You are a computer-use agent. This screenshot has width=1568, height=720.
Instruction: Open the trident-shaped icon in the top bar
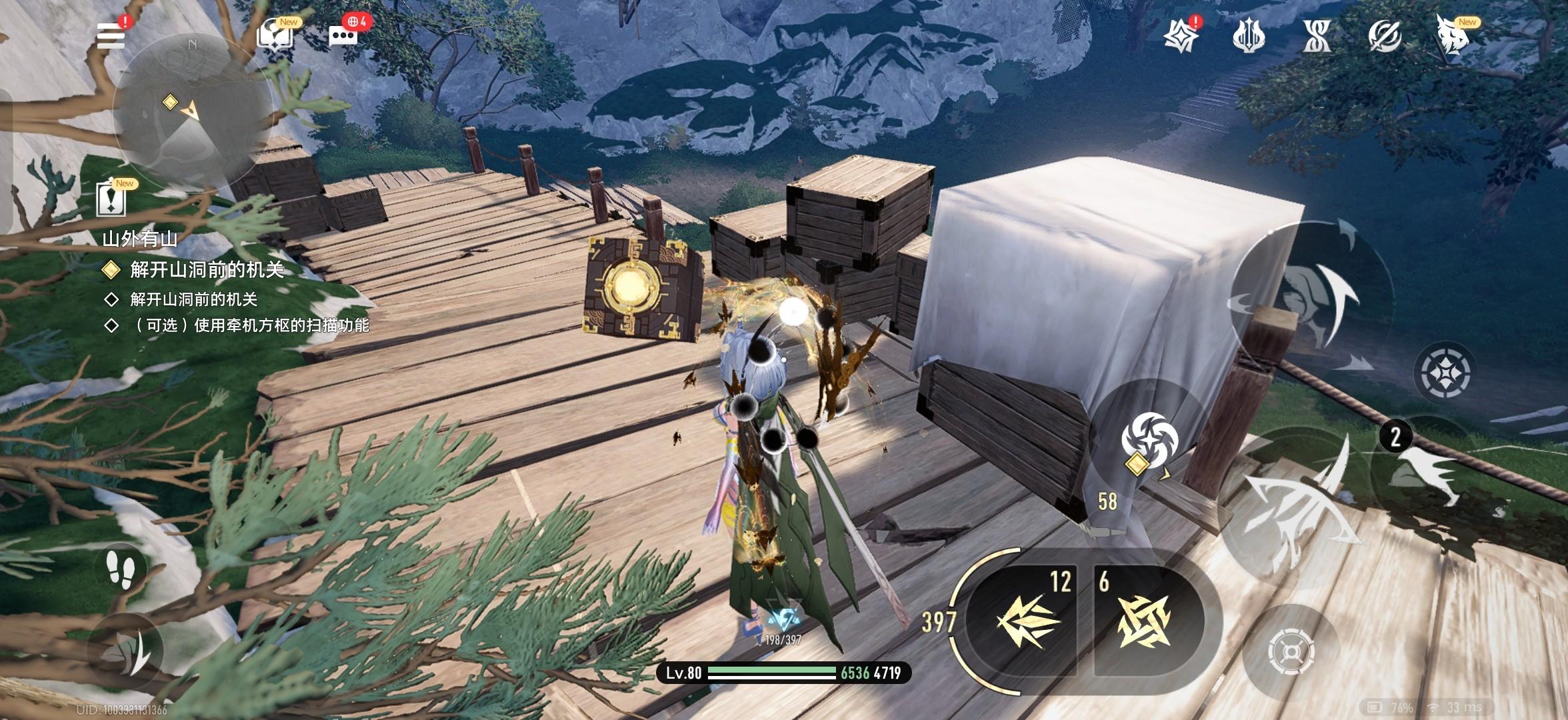1249,35
